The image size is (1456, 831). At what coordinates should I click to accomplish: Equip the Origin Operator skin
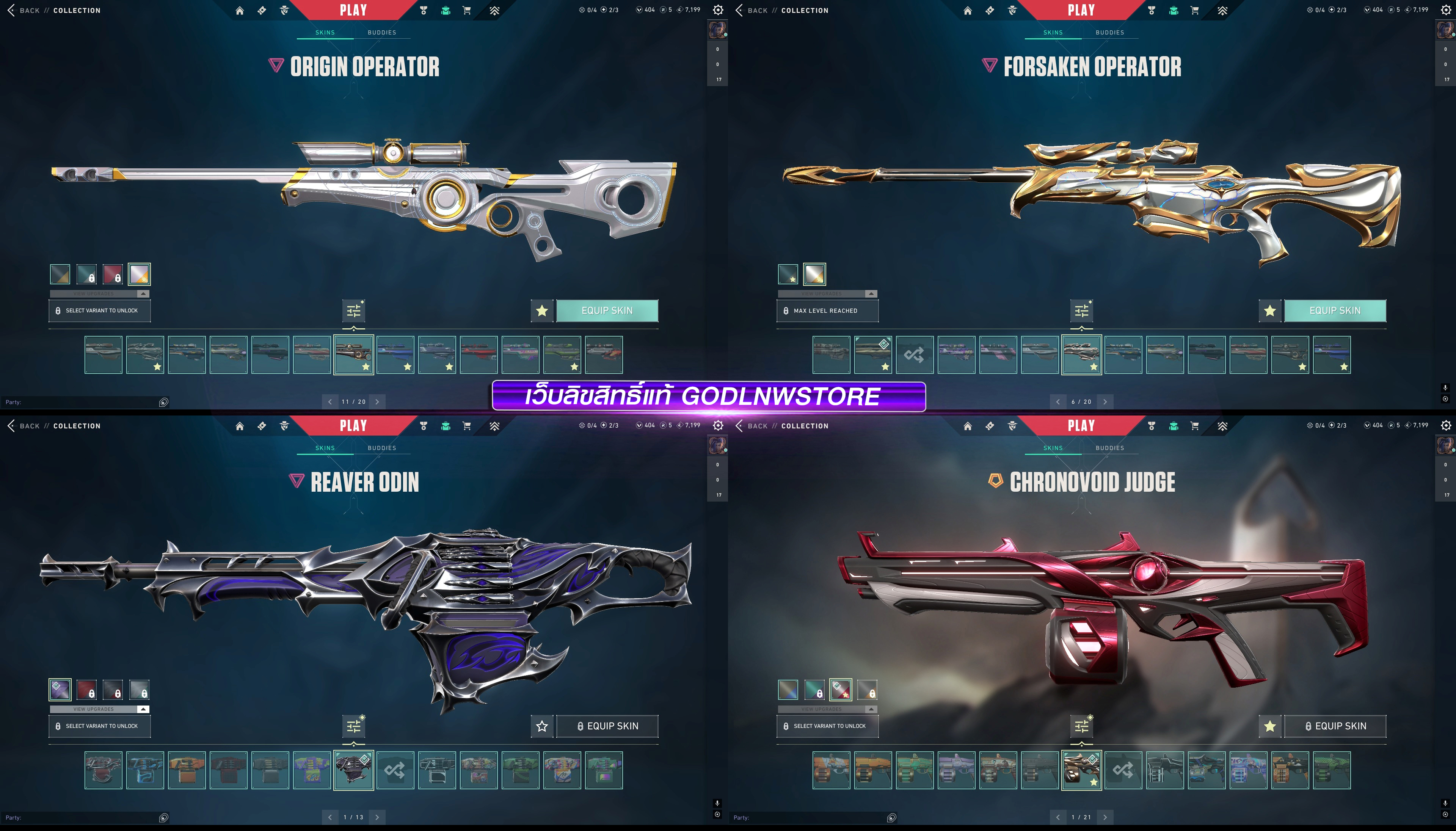pos(607,310)
